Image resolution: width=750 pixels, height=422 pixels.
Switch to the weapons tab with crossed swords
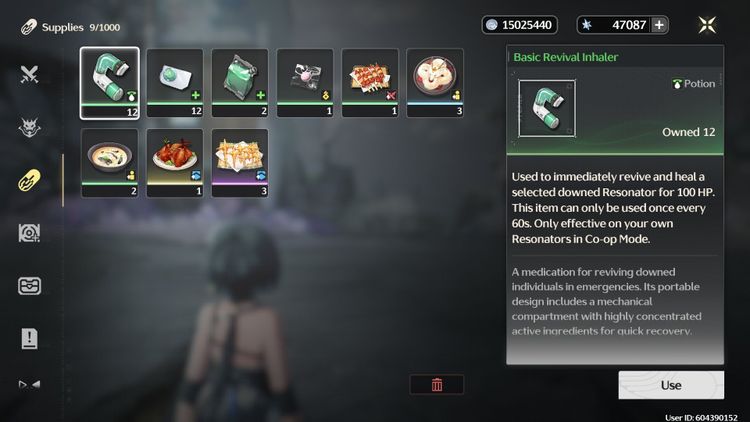pyautogui.click(x=29, y=74)
